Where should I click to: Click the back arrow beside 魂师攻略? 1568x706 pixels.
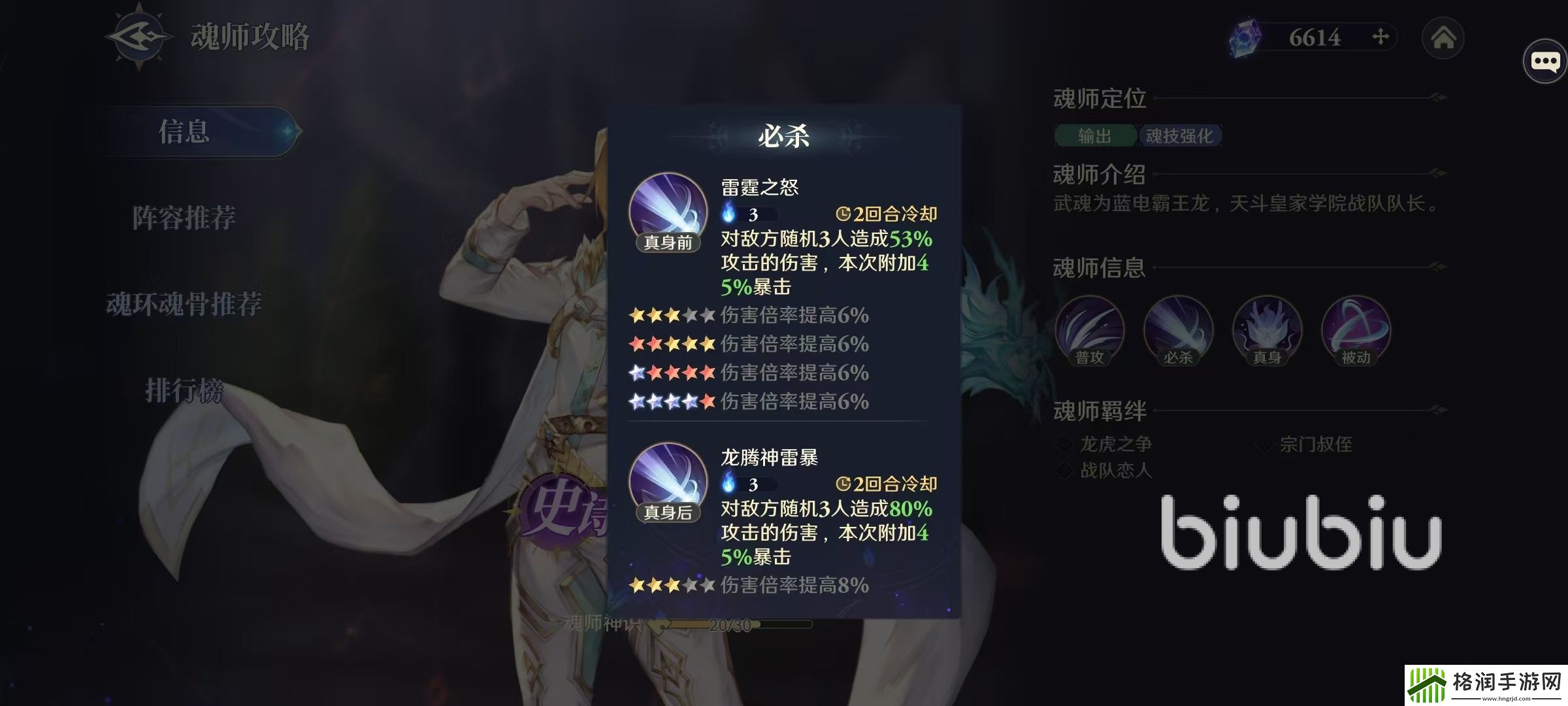(x=137, y=36)
